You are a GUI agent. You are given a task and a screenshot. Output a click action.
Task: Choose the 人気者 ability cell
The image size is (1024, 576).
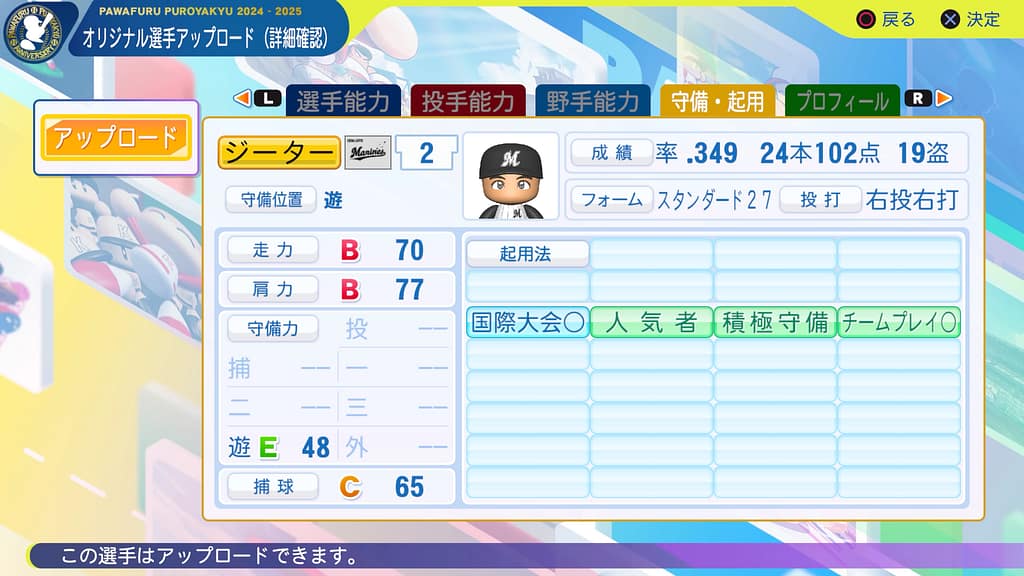click(651, 322)
